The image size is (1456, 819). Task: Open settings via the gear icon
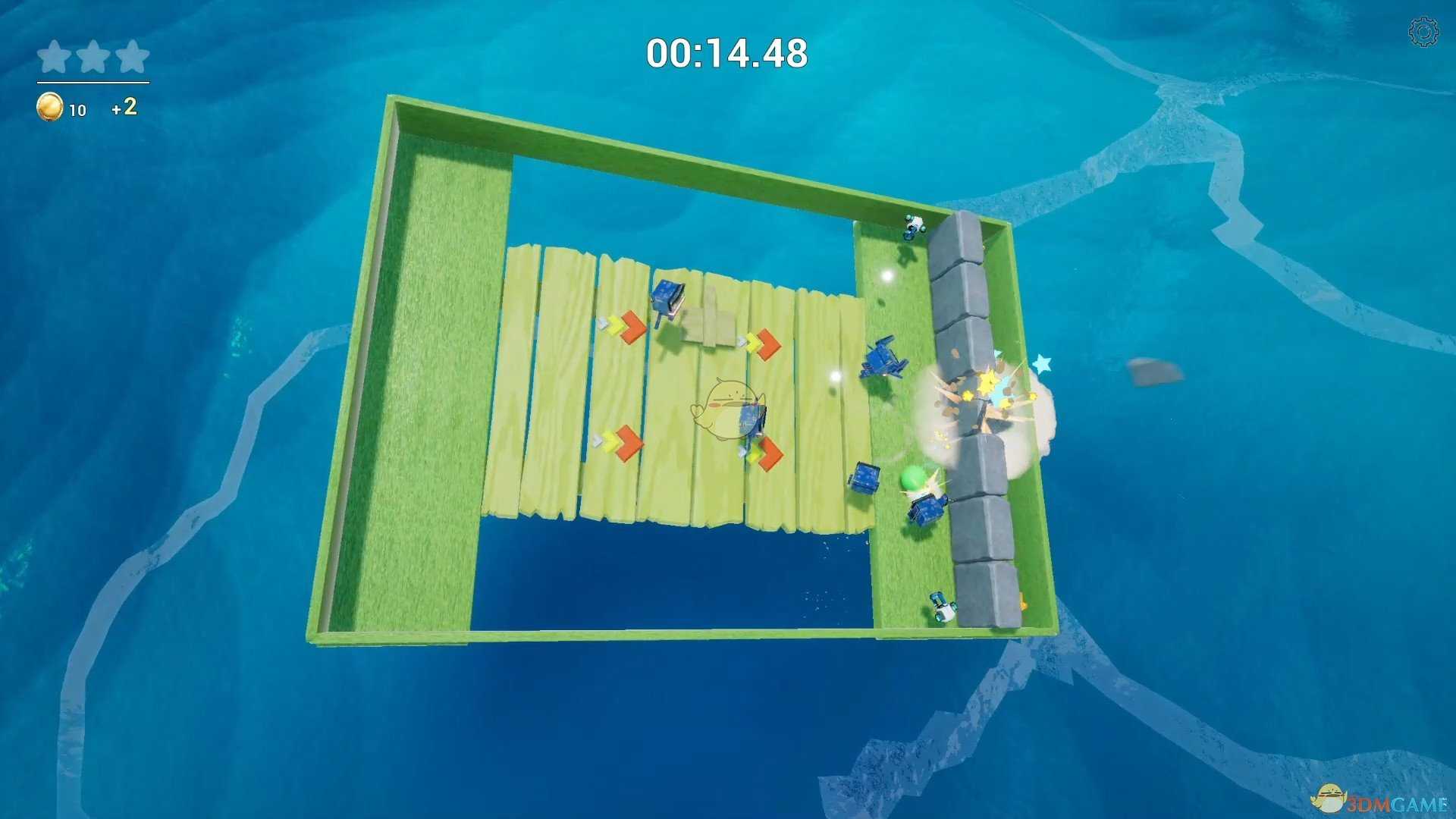pyautogui.click(x=1423, y=33)
